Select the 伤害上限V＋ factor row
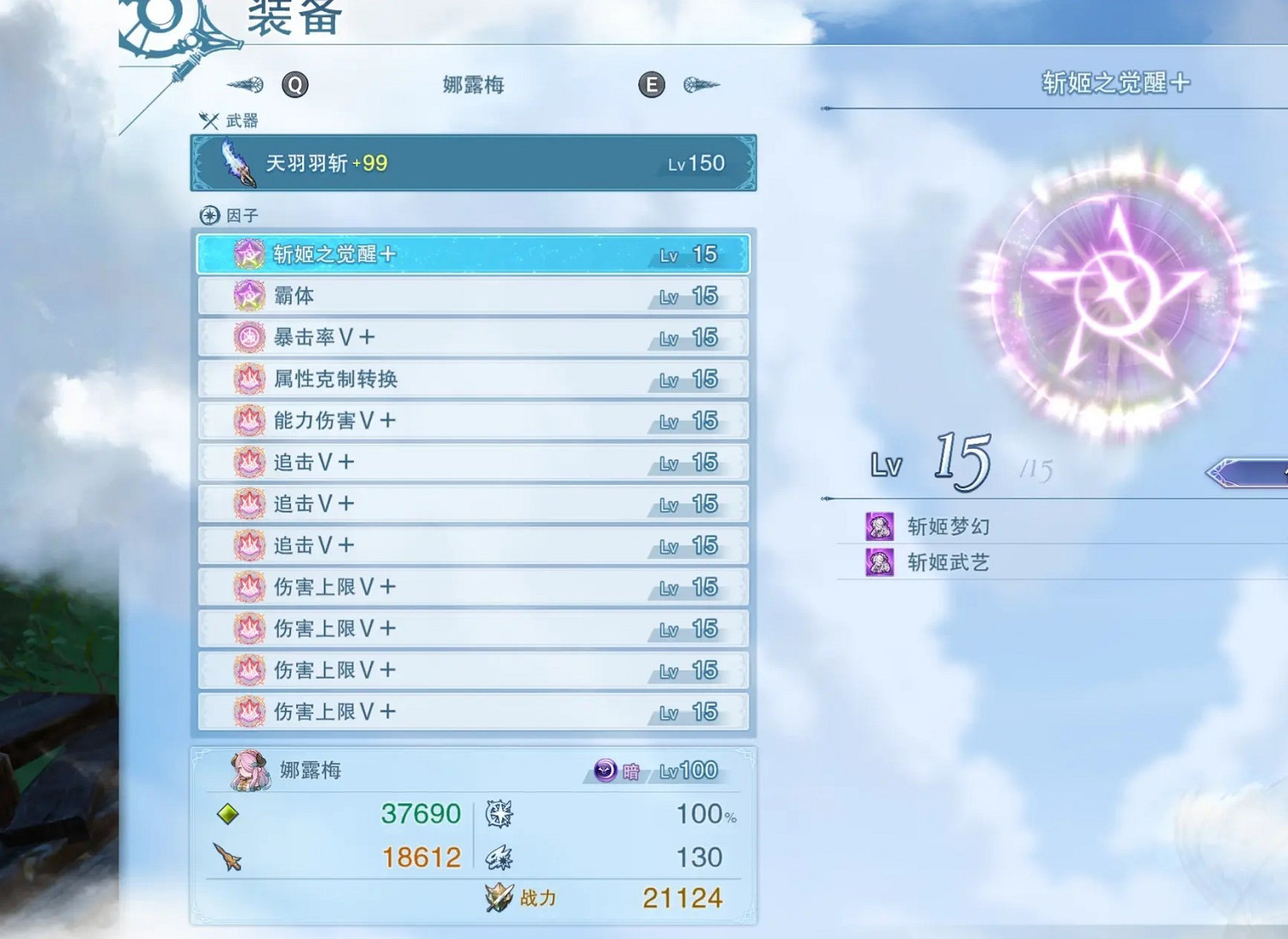Viewport: 1288px width, 939px height. pyautogui.click(x=472, y=587)
